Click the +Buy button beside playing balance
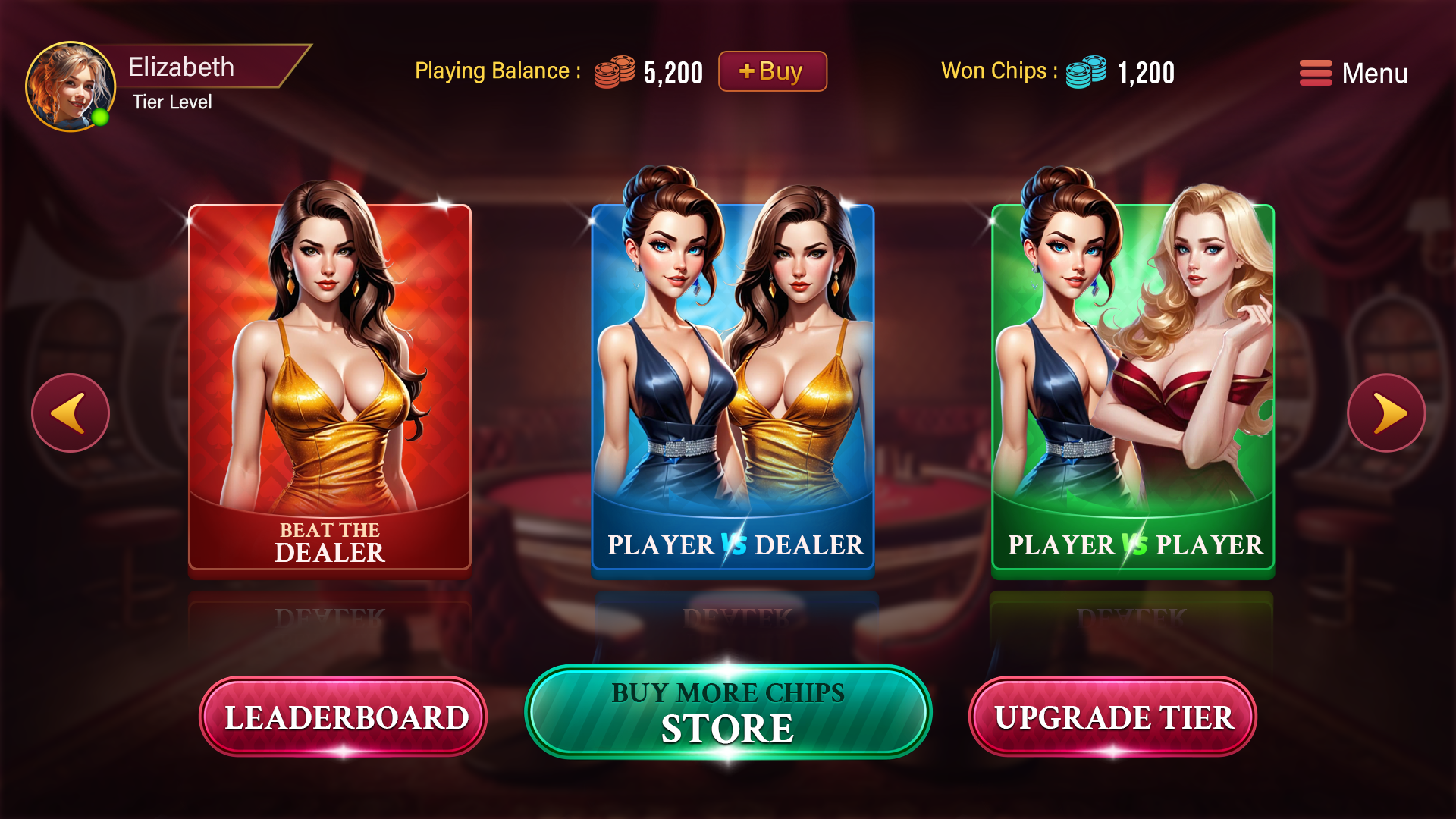 click(x=772, y=73)
